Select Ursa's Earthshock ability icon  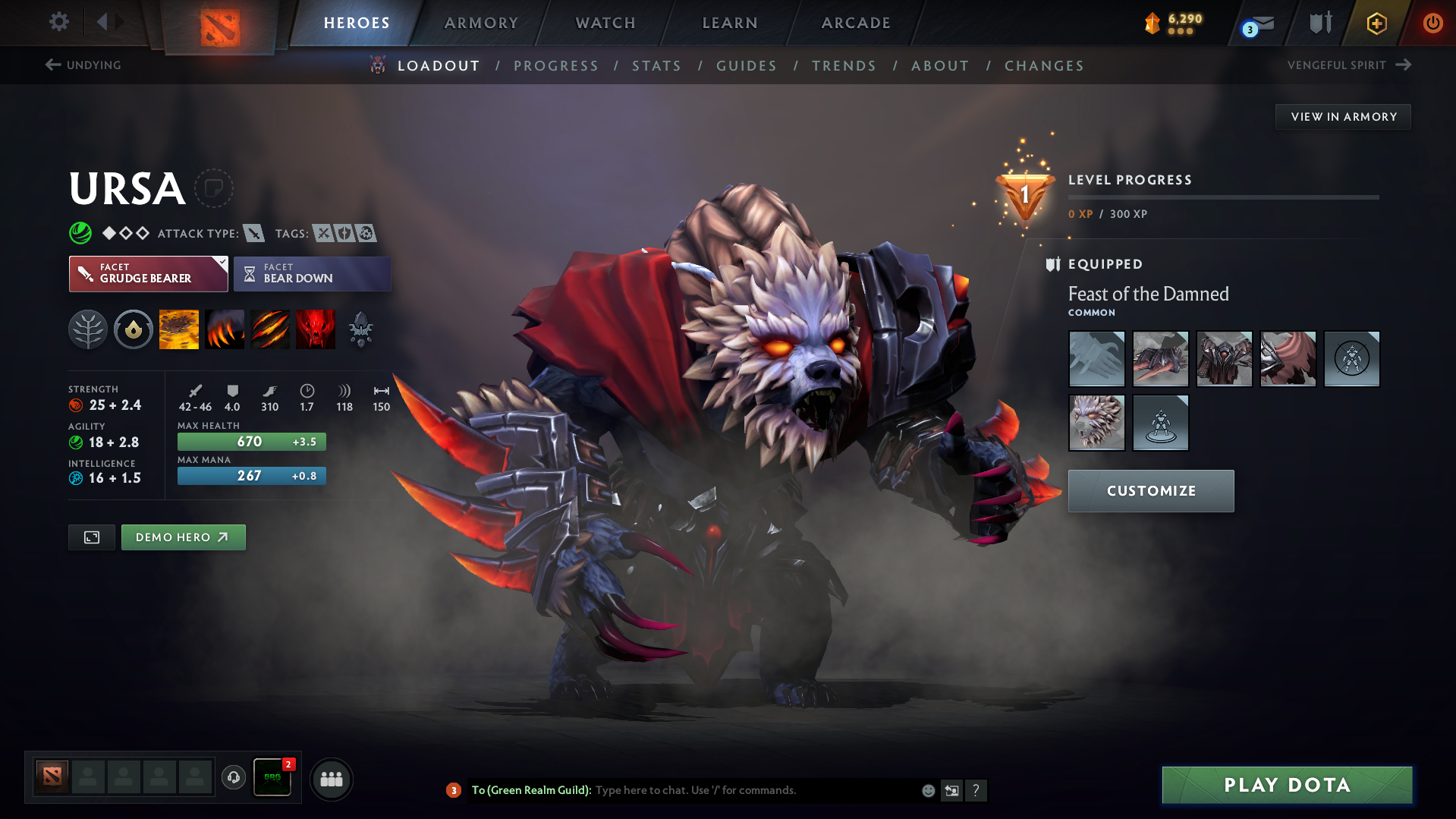coord(178,329)
